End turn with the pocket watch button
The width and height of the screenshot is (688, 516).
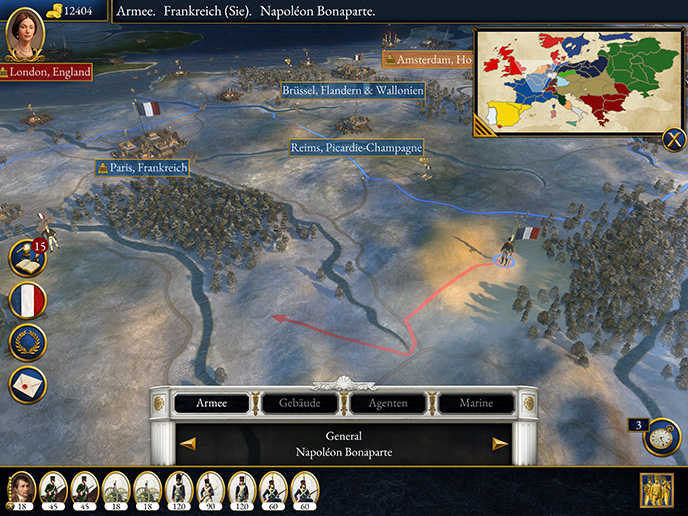(662, 437)
